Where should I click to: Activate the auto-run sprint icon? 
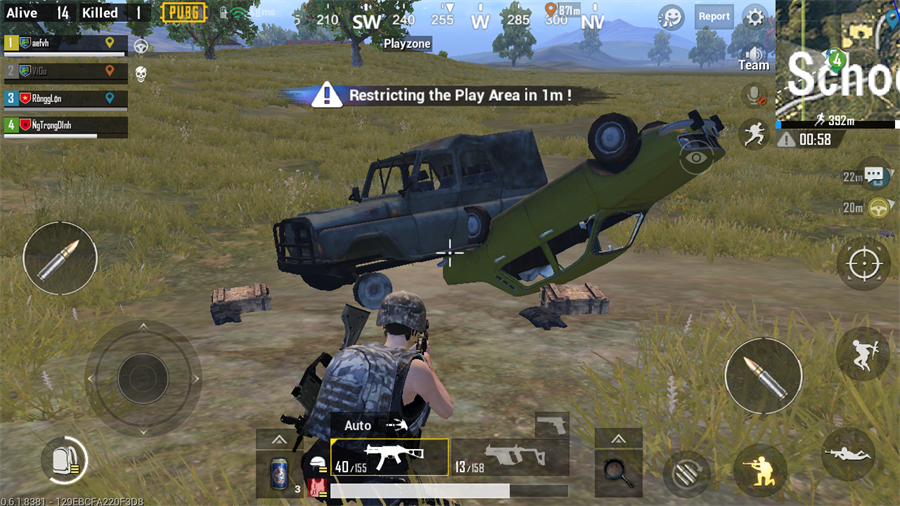point(754,134)
